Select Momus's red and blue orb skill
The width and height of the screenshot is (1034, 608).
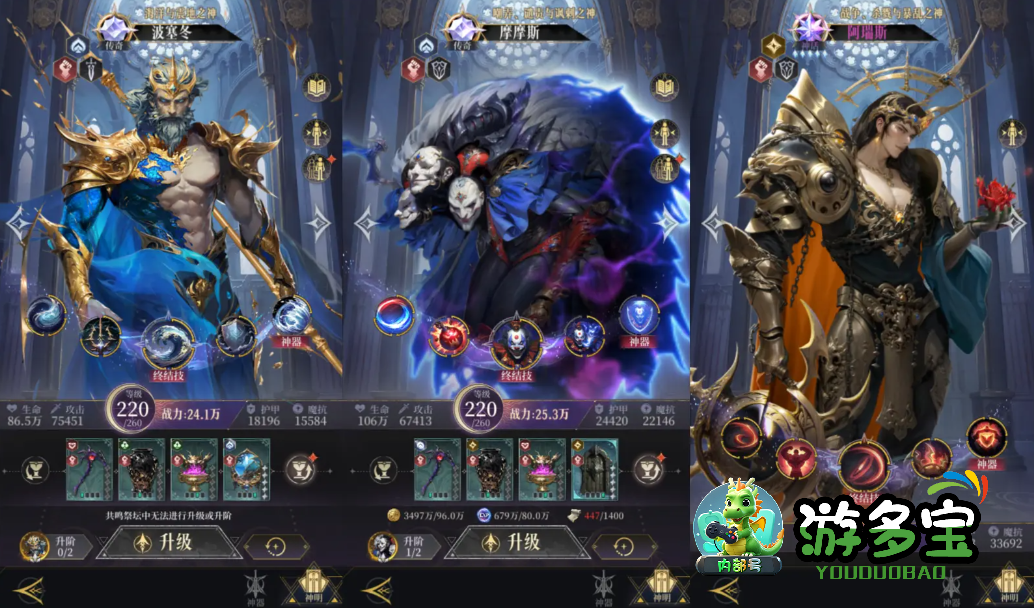pos(394,315)
